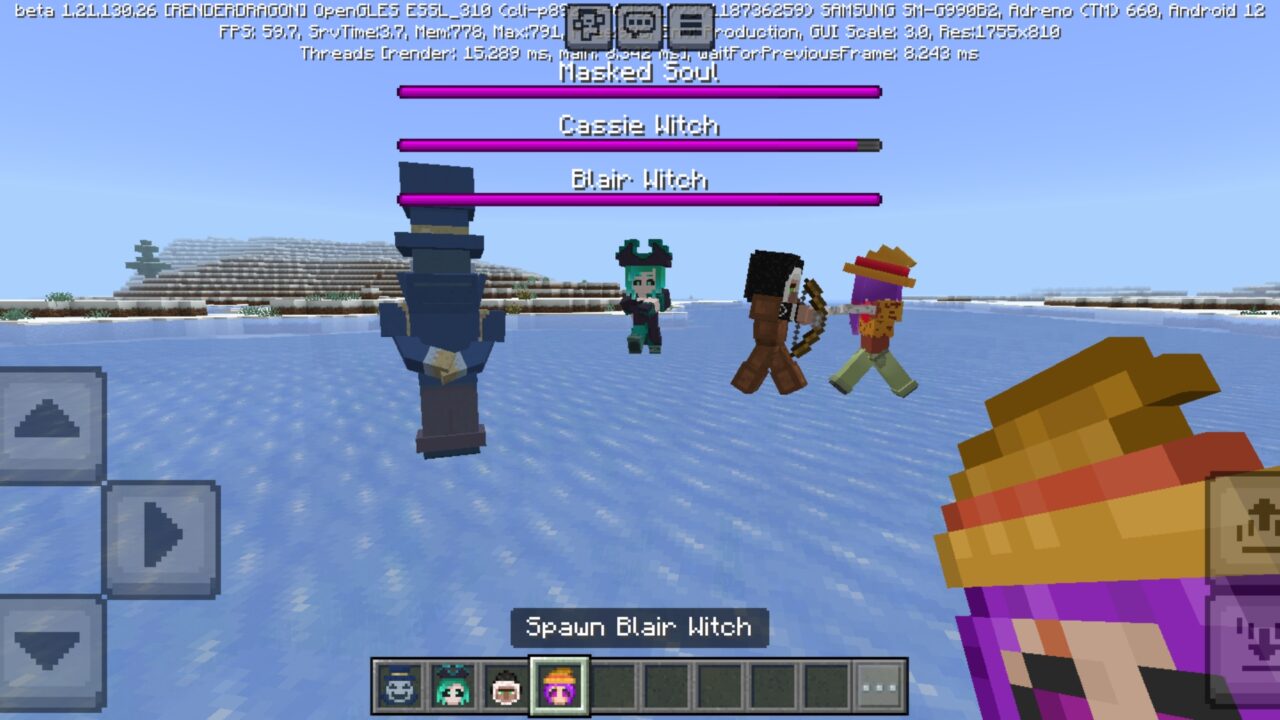The height and width of the screenshot is (720, 1280).
Task: Click the Masked Soul boss health bar
Action: (640, 90)
